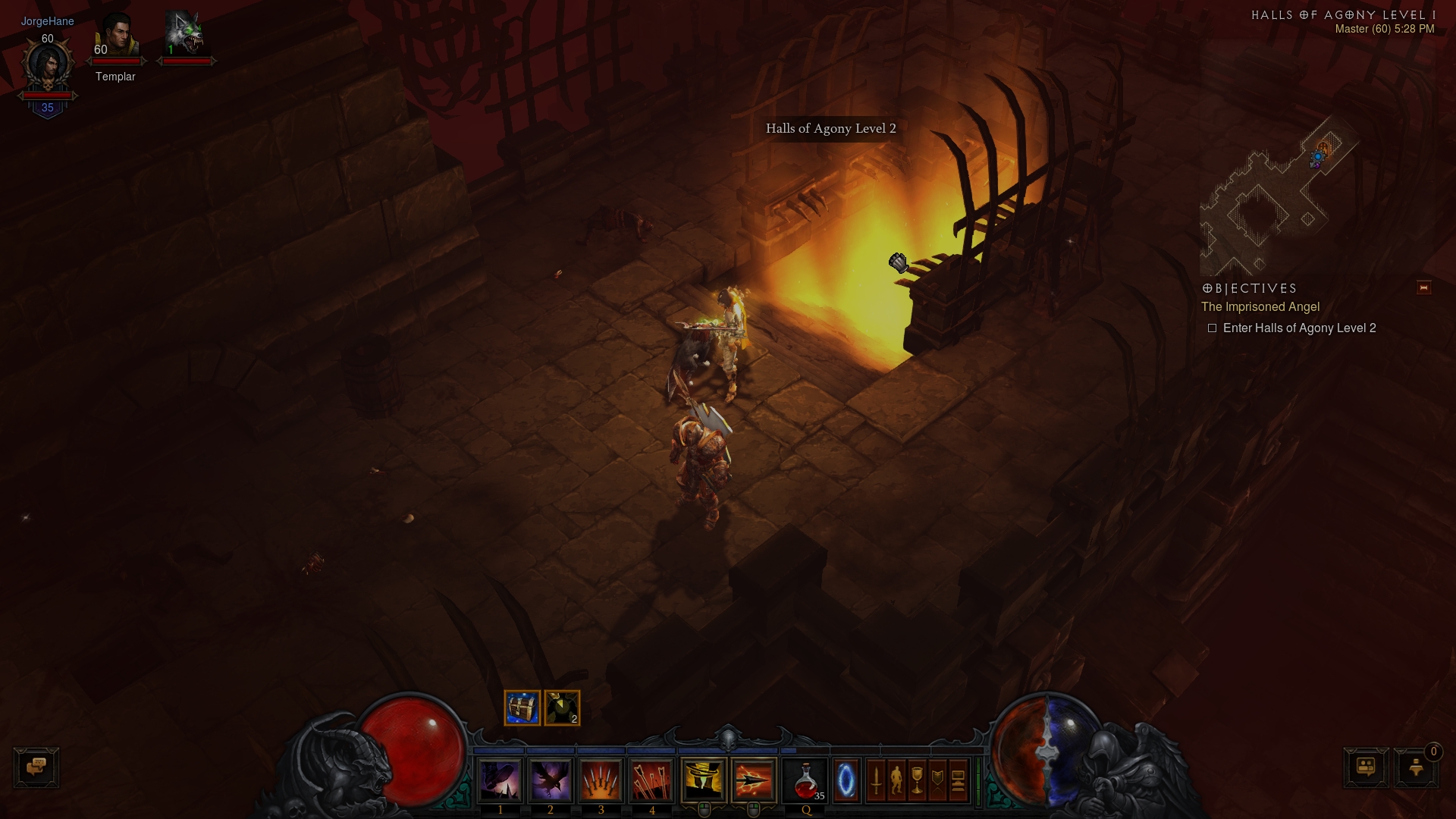Open the chevron shield menu button
1456x819 pixels.
(x=937, y=780)
